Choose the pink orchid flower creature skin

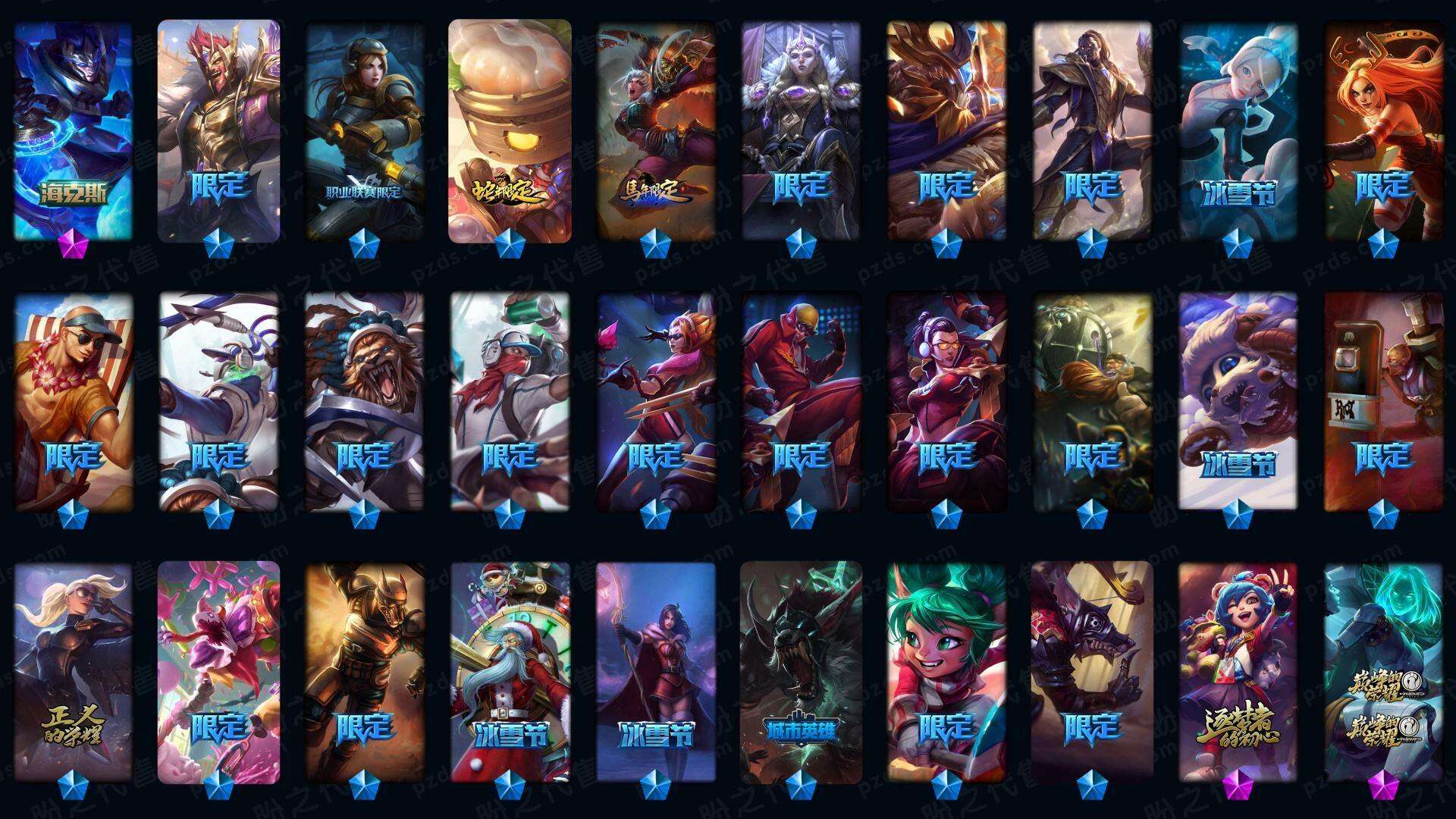[x=218, y=671]
